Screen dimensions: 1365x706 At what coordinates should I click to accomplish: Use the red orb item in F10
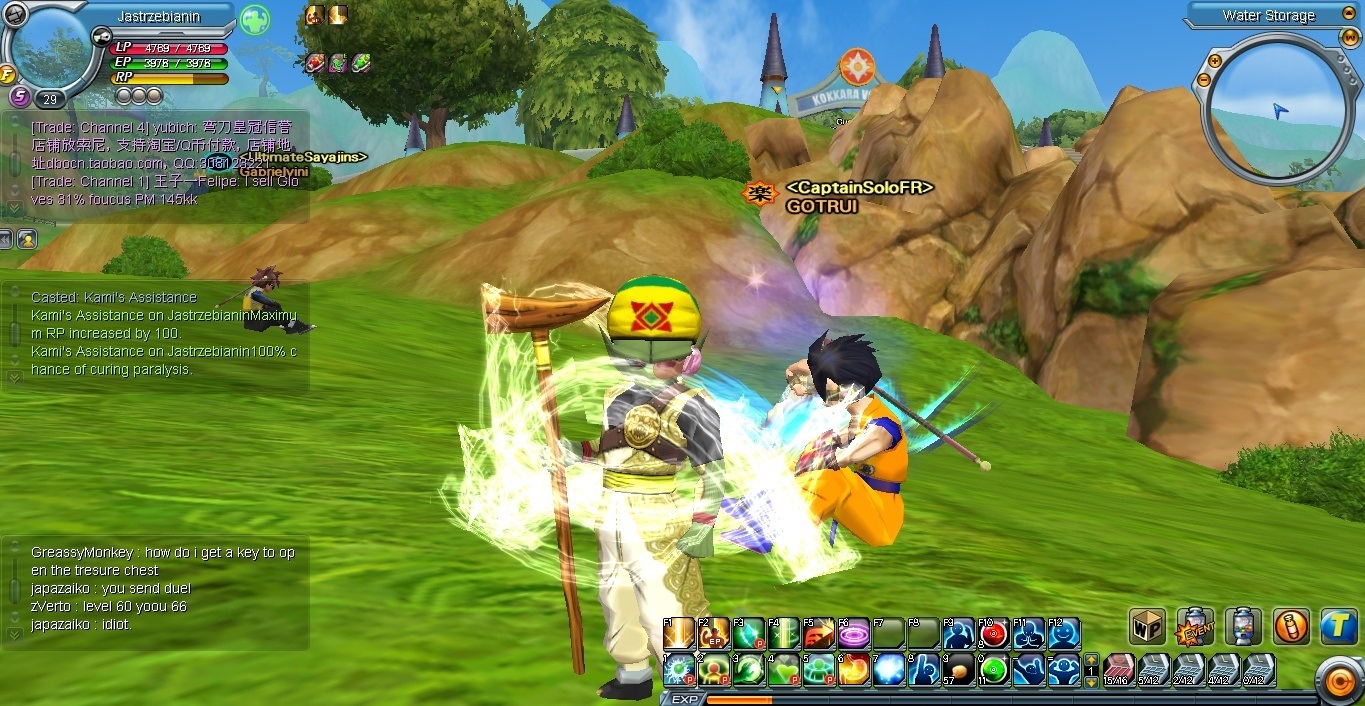994,633
